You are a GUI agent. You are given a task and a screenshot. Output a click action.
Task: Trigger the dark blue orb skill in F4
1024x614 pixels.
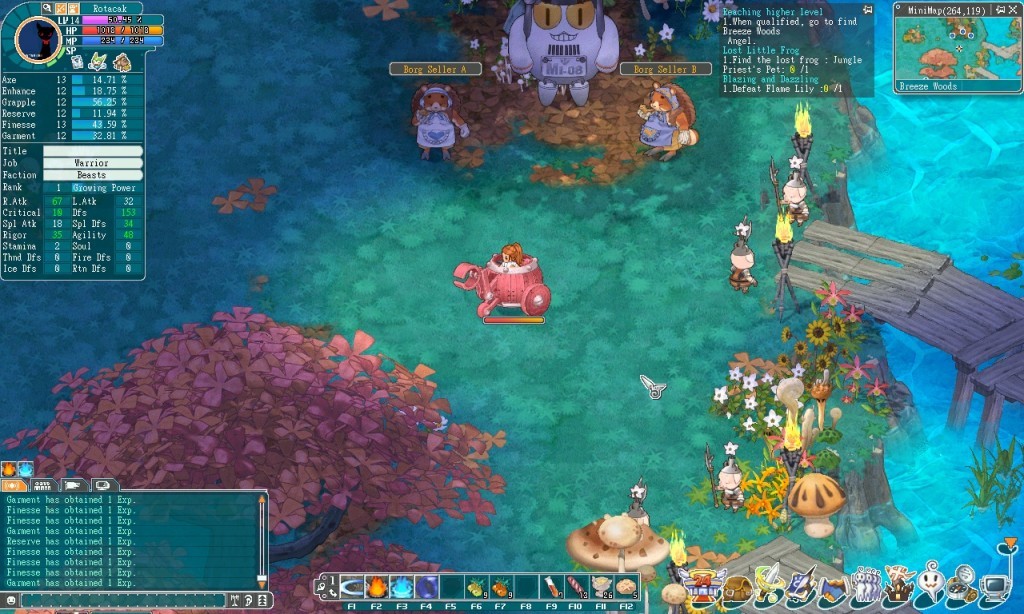click(x=426, y=587)
